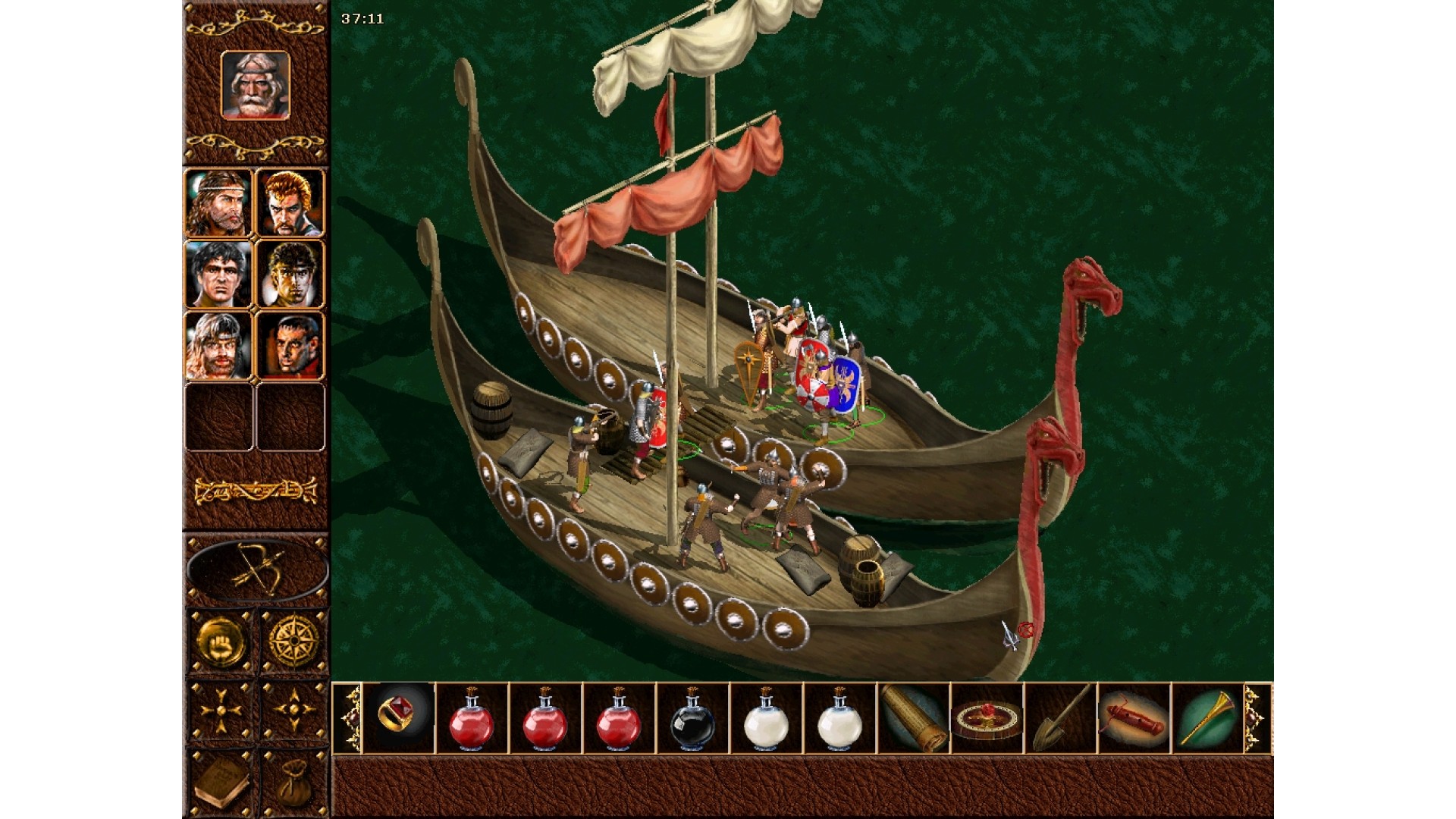
Task: Choose the red wooden flute item
Action: tap(1134, 717)
